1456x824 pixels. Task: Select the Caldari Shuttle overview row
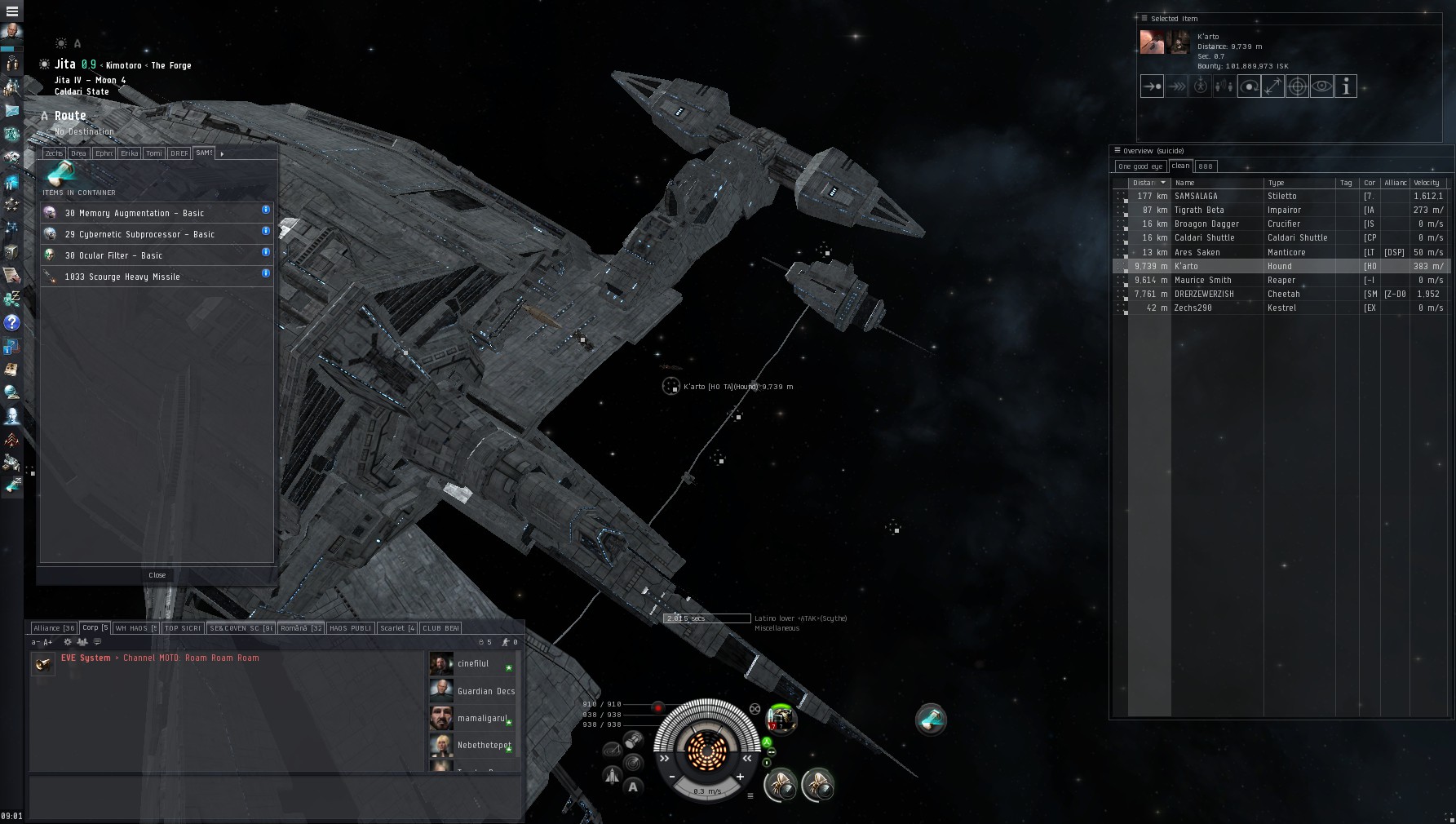pyautogui.click(x=1204, y=238)
